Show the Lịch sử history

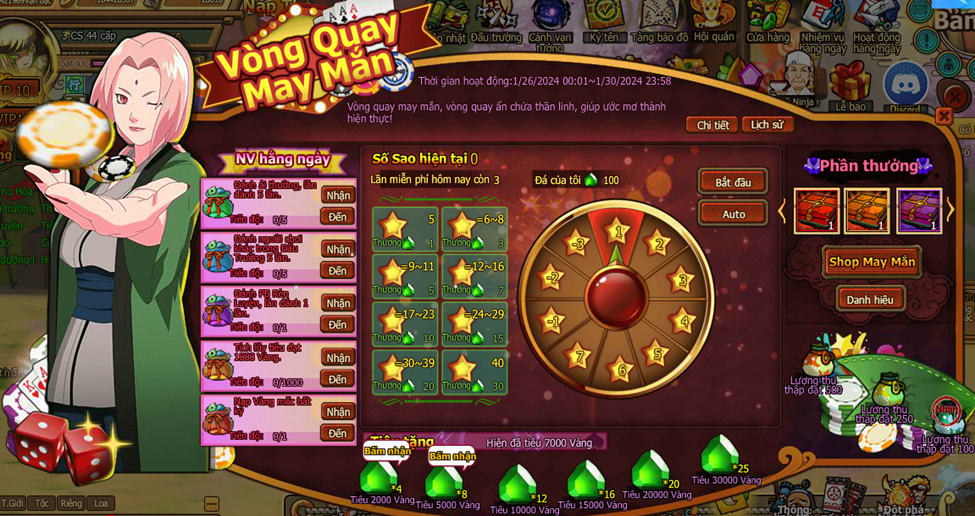point(767,125)
